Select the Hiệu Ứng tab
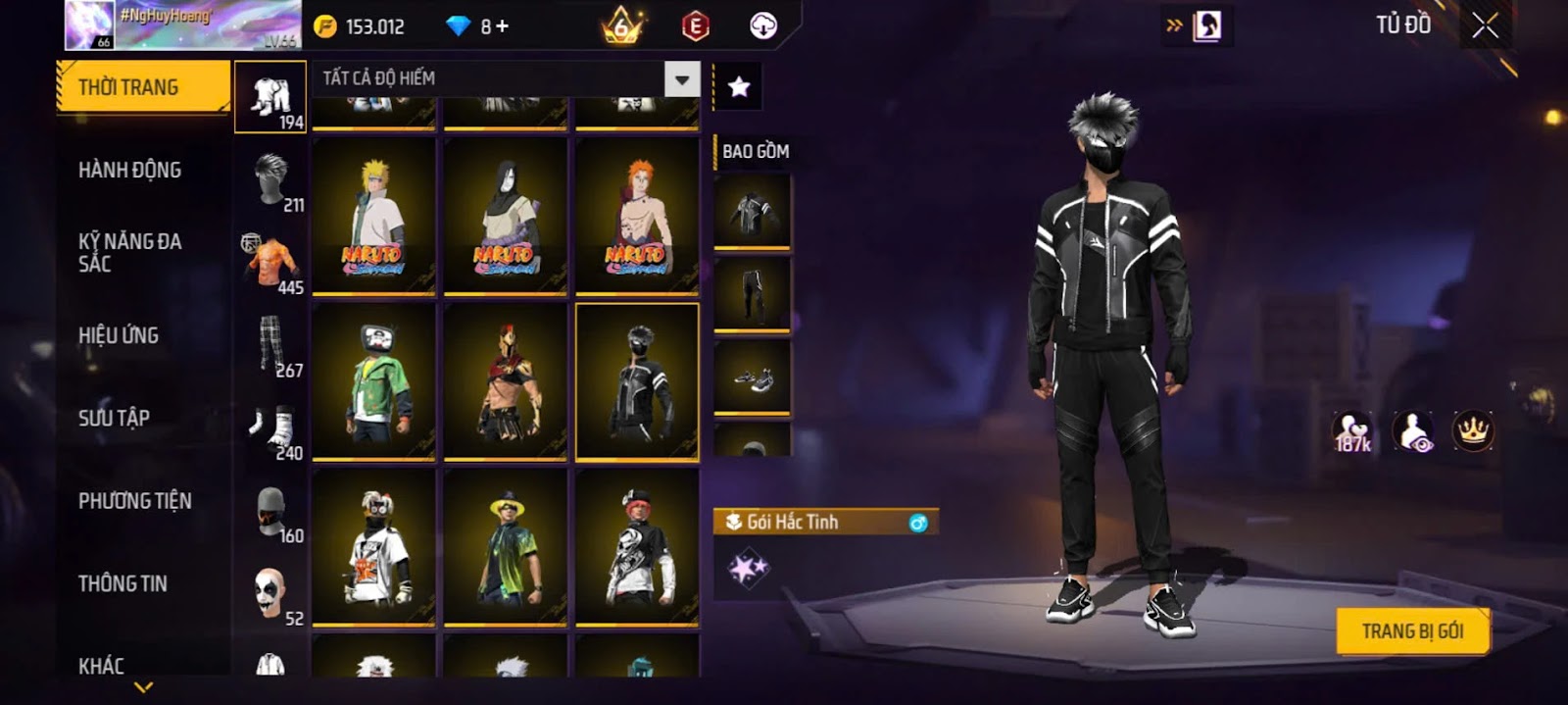1568x705 pixels. point(119,335)
